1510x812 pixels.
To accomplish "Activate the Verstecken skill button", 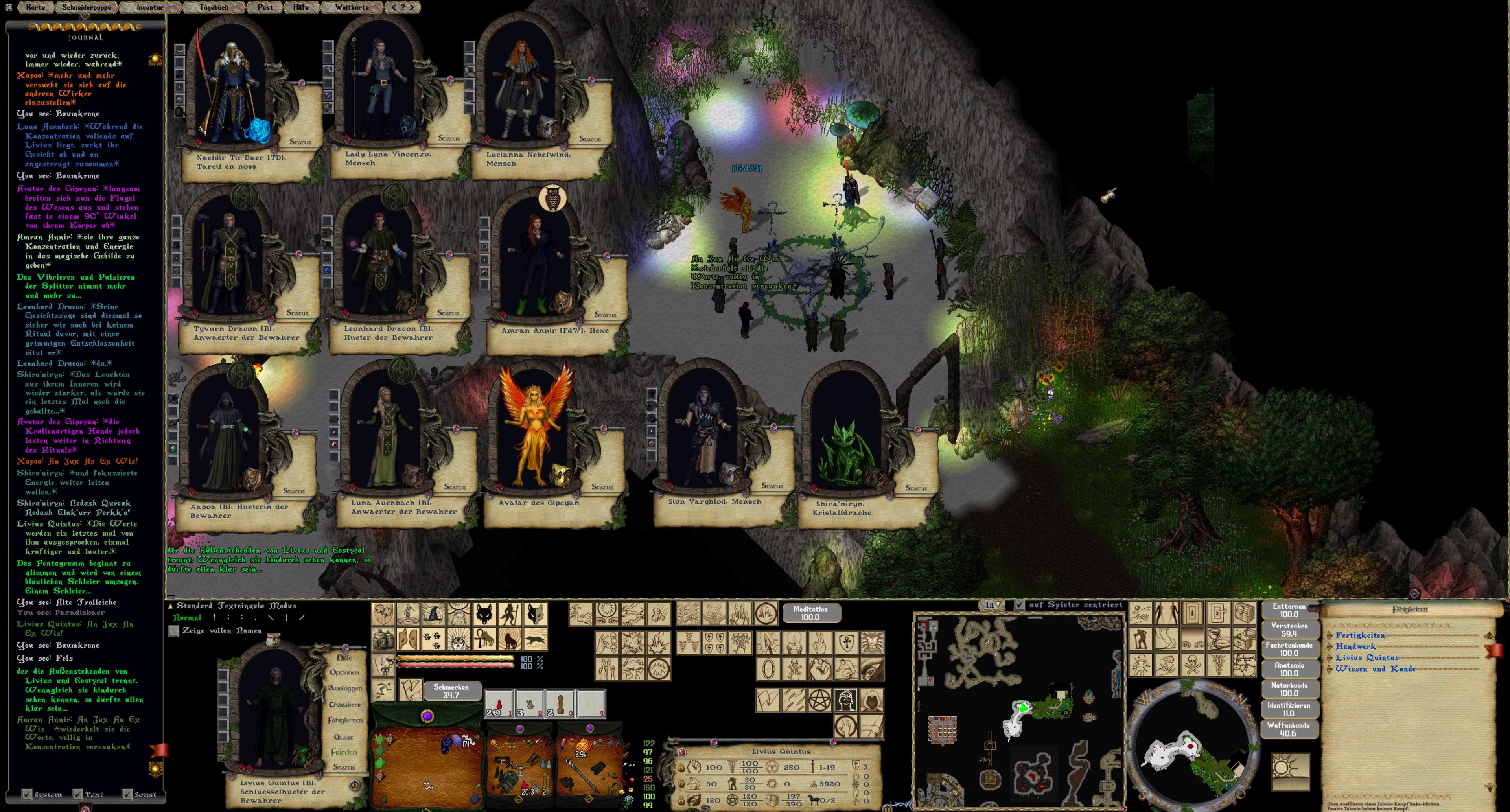I will point(1289,630).
